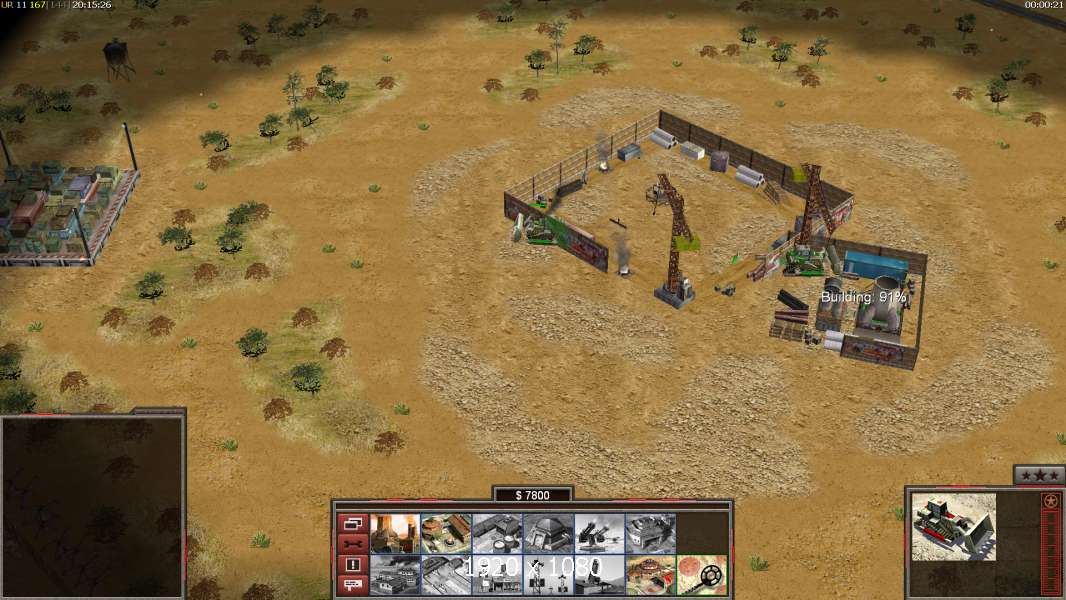1066x600 pixels.
Task: Select the colored command center build icon
Action: [650, 575]
